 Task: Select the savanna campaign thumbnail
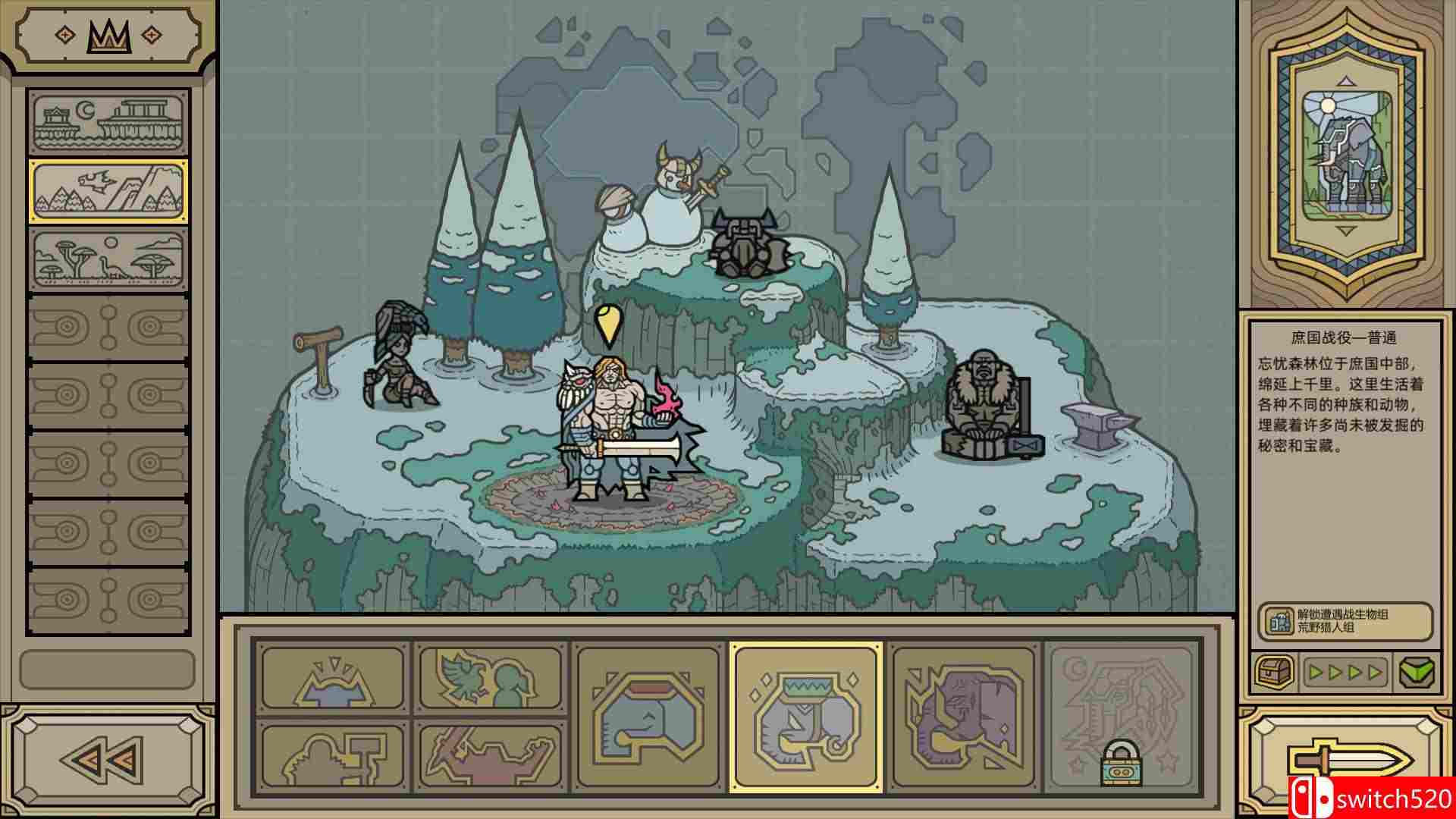tap(108, 259)
